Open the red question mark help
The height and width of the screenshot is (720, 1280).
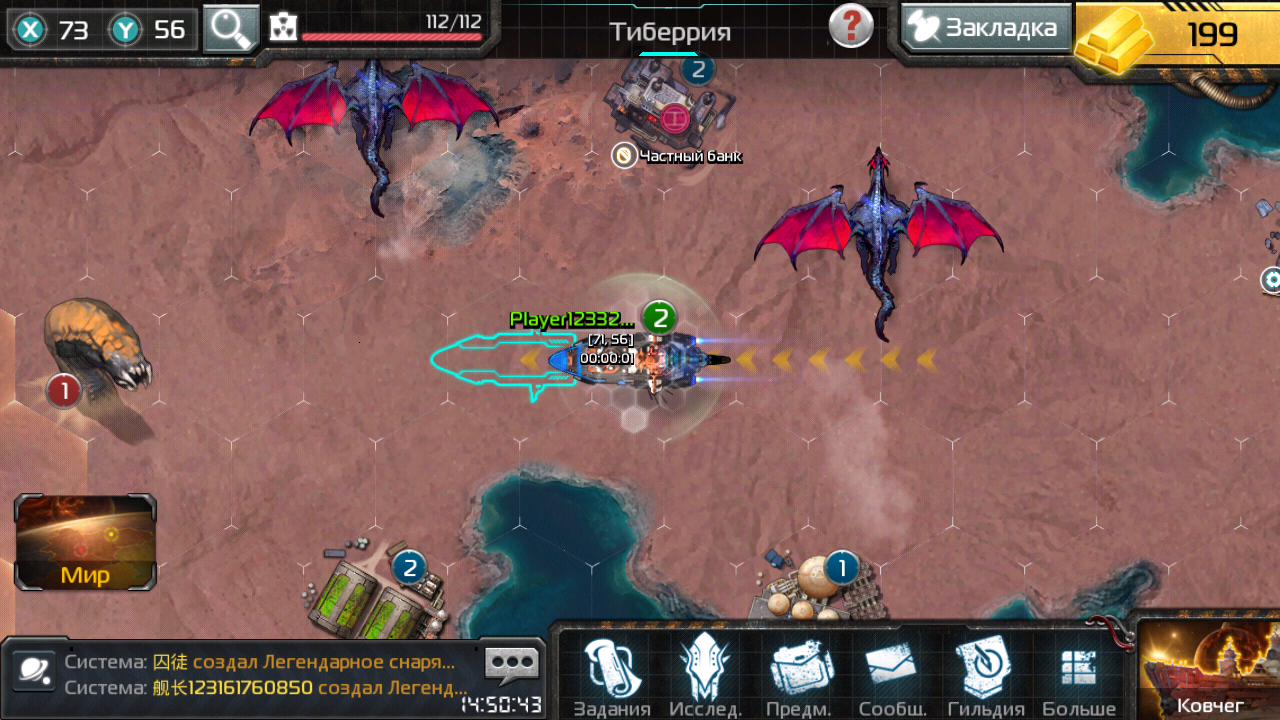point(851,26)
